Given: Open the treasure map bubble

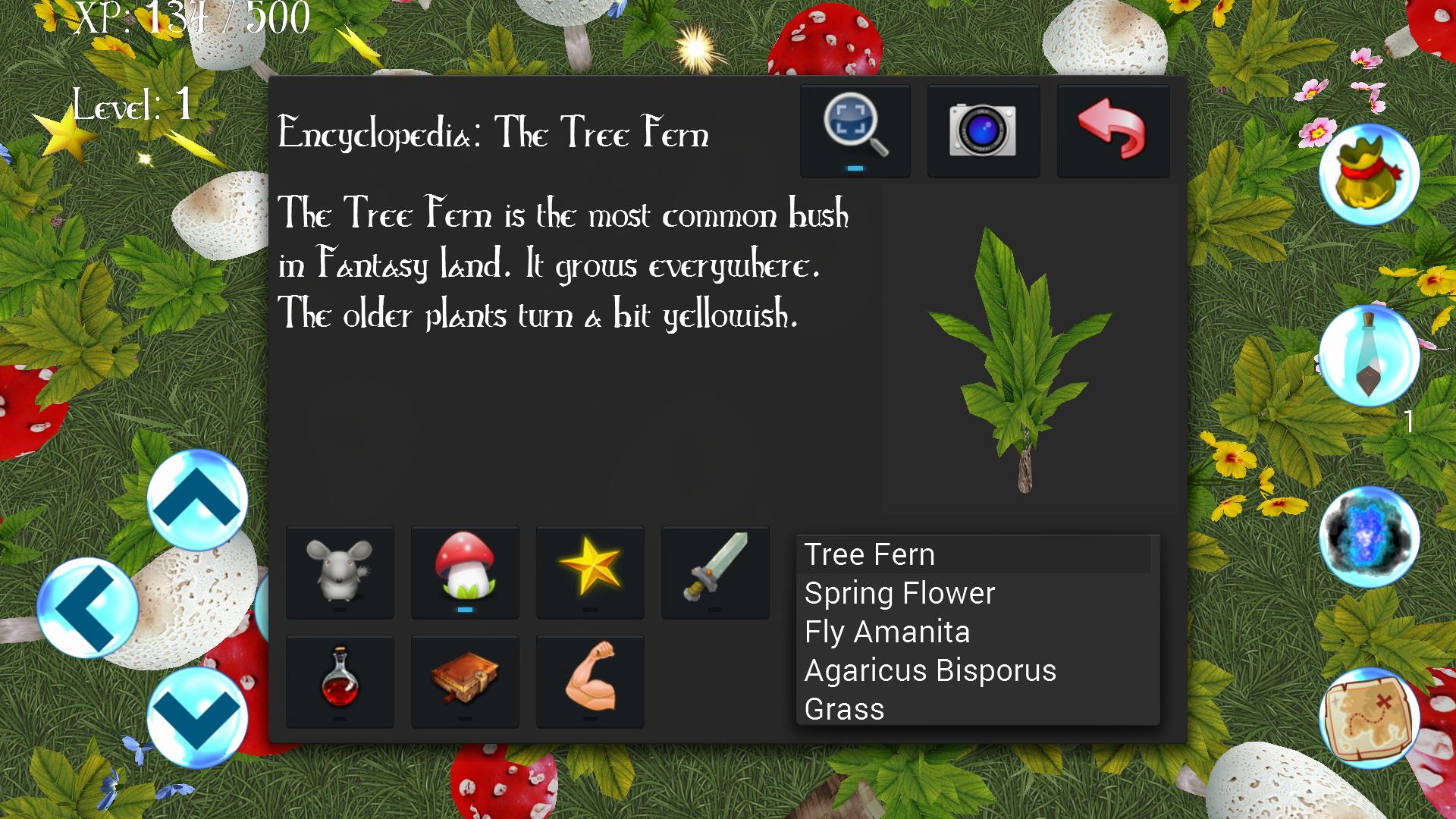Looking at the screenshot, I should [1369, 718].
